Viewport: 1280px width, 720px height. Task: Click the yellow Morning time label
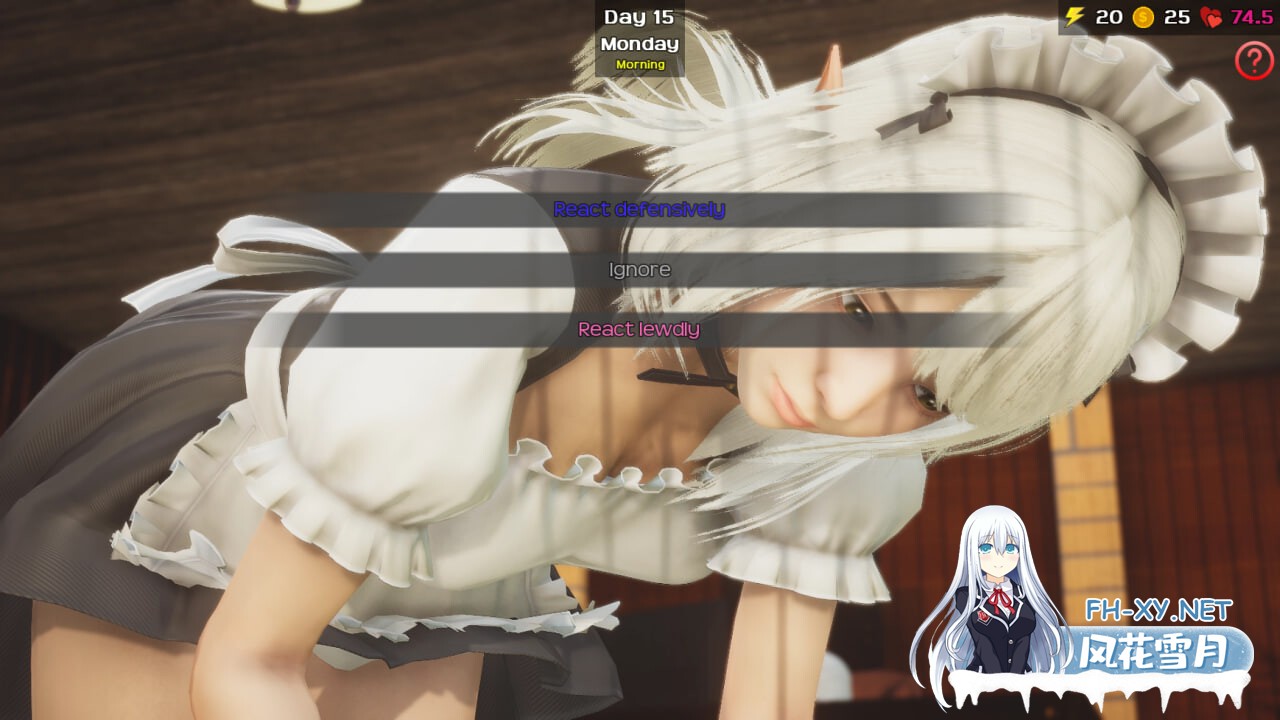coord(640,63)
